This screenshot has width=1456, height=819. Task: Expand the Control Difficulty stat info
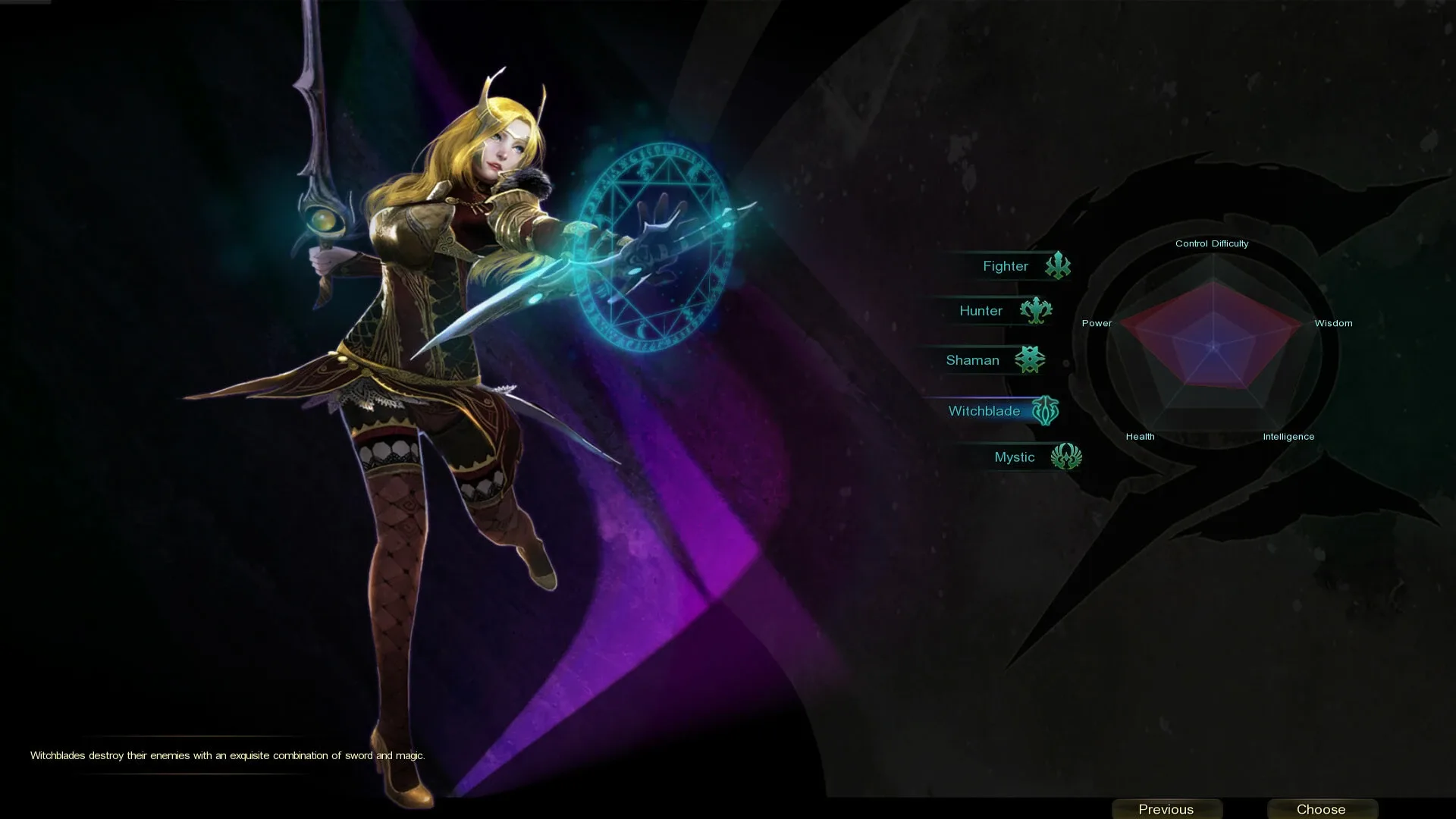point(1212,243)
